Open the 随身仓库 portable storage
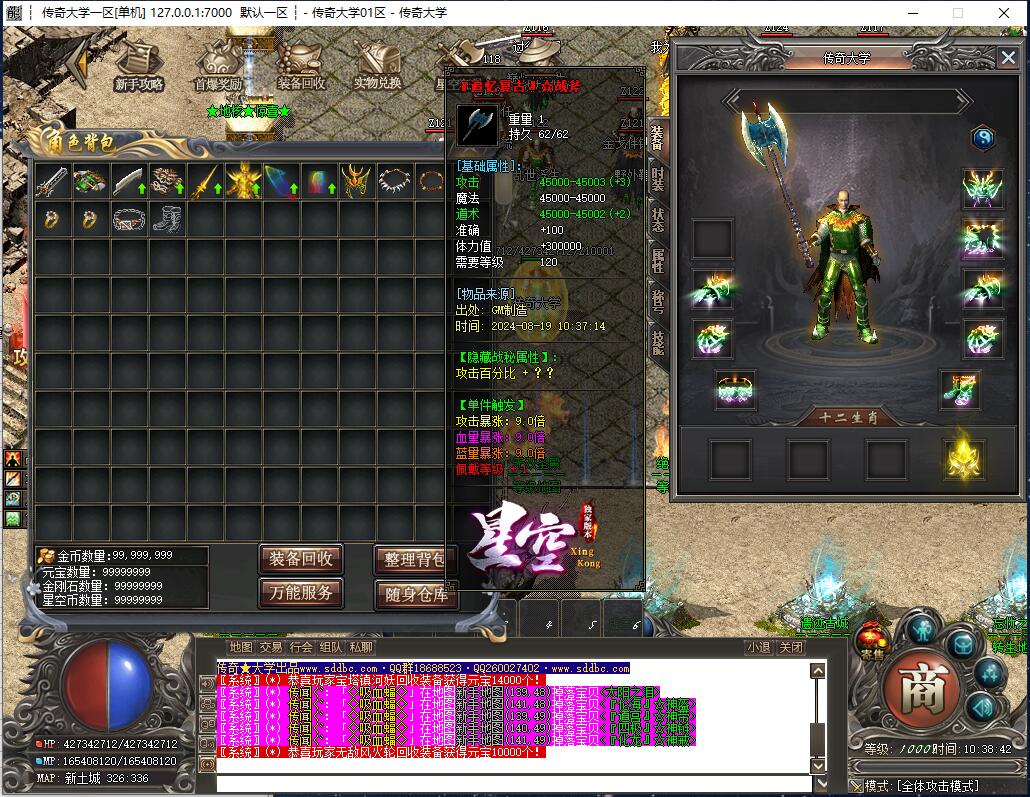 [415, 593]
